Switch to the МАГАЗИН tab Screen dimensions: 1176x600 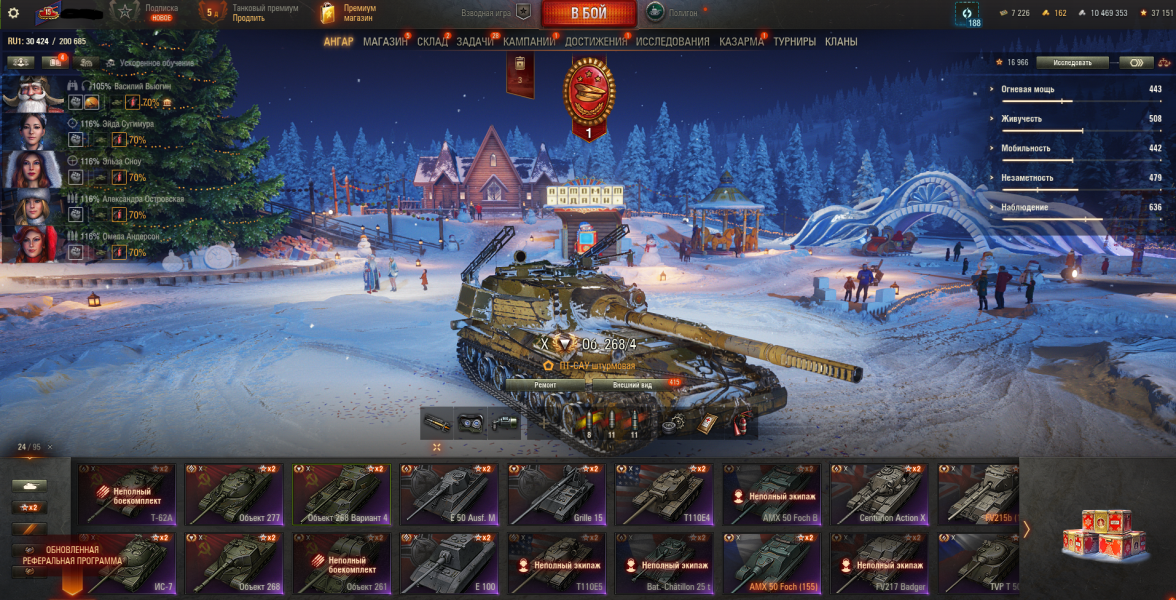coord(385,42)
